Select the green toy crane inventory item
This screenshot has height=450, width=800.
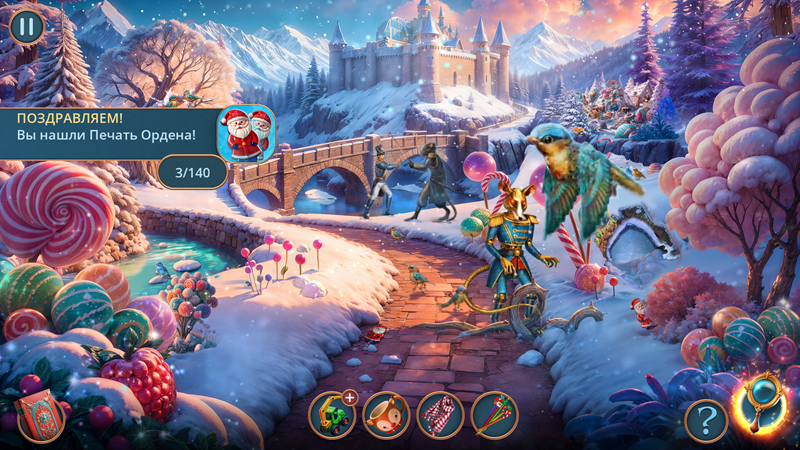(331, 414)
